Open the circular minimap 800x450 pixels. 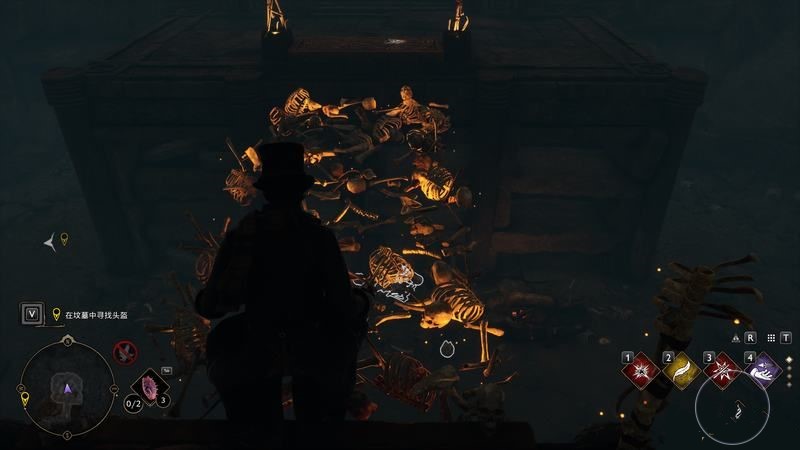pyautogui.click(x=67, y=388)
